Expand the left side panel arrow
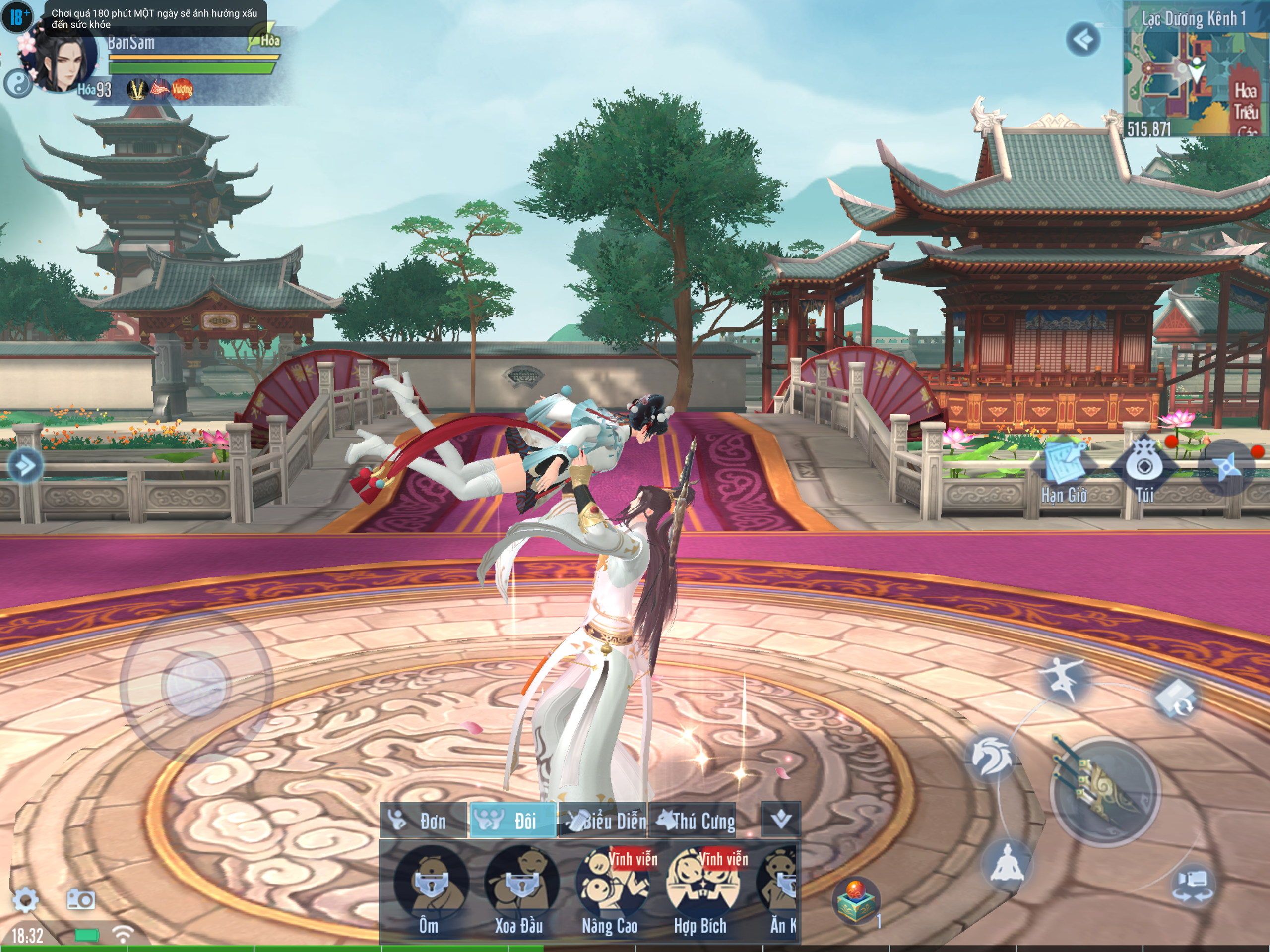The image size is (1270, 952). click(25, 465)
